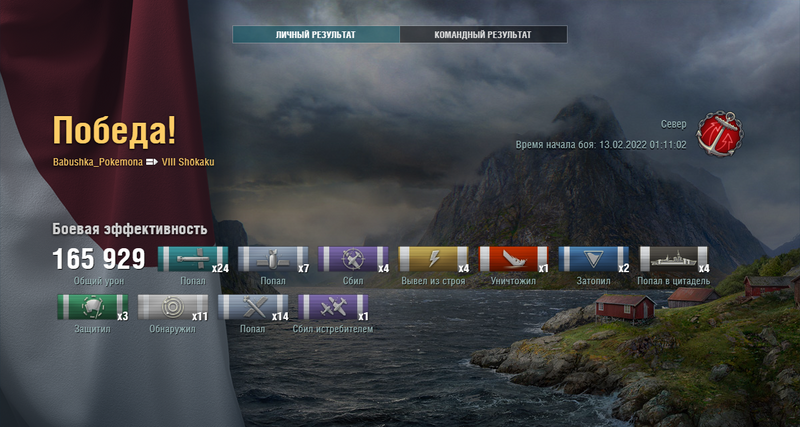Click the Сбил истребителем ribbon
This screenshot has height=427, width=800.
click(333, 307)
